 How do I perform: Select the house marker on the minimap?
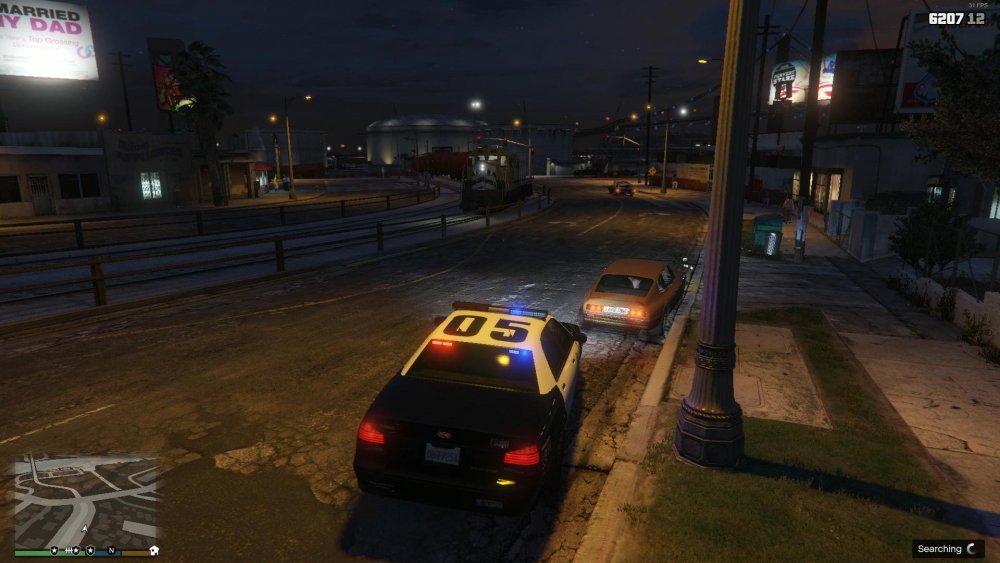tap(154, 549)
